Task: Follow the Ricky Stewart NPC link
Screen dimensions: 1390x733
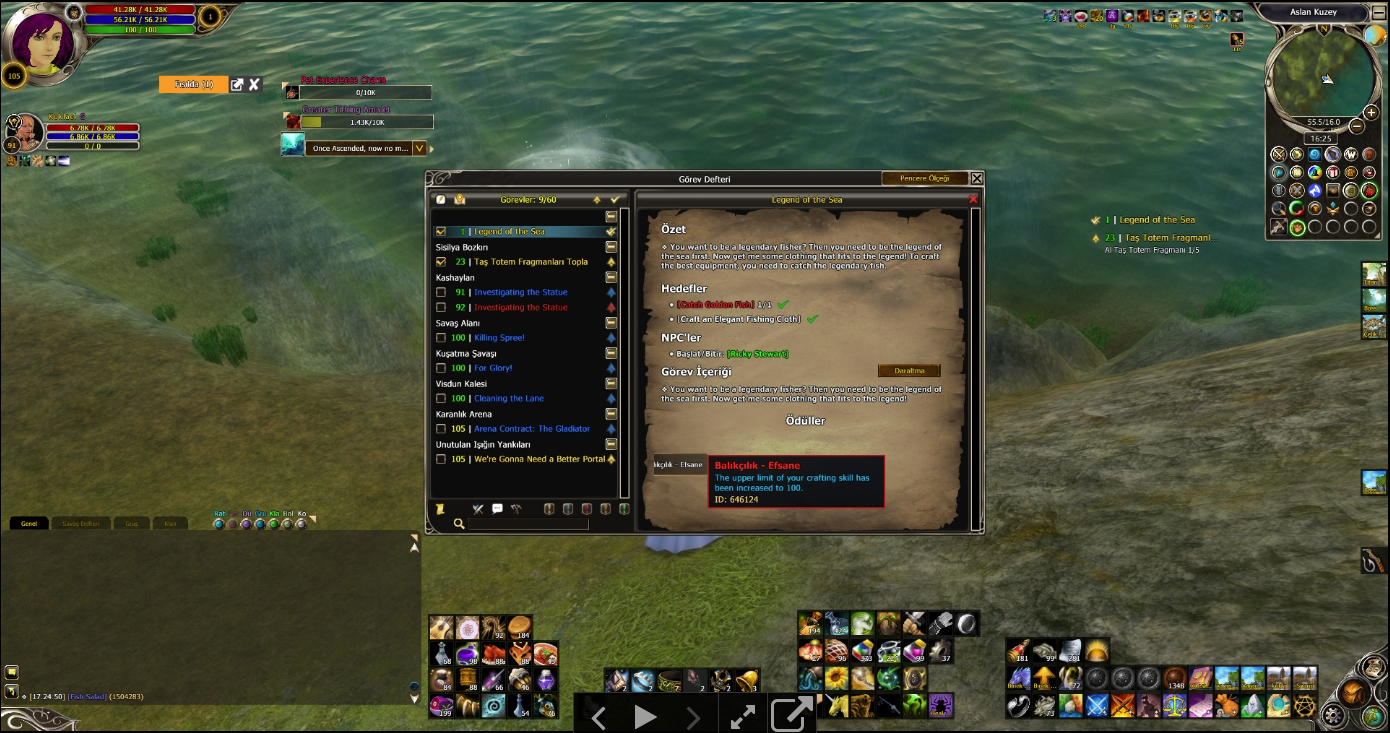Action: coord(757,354)
